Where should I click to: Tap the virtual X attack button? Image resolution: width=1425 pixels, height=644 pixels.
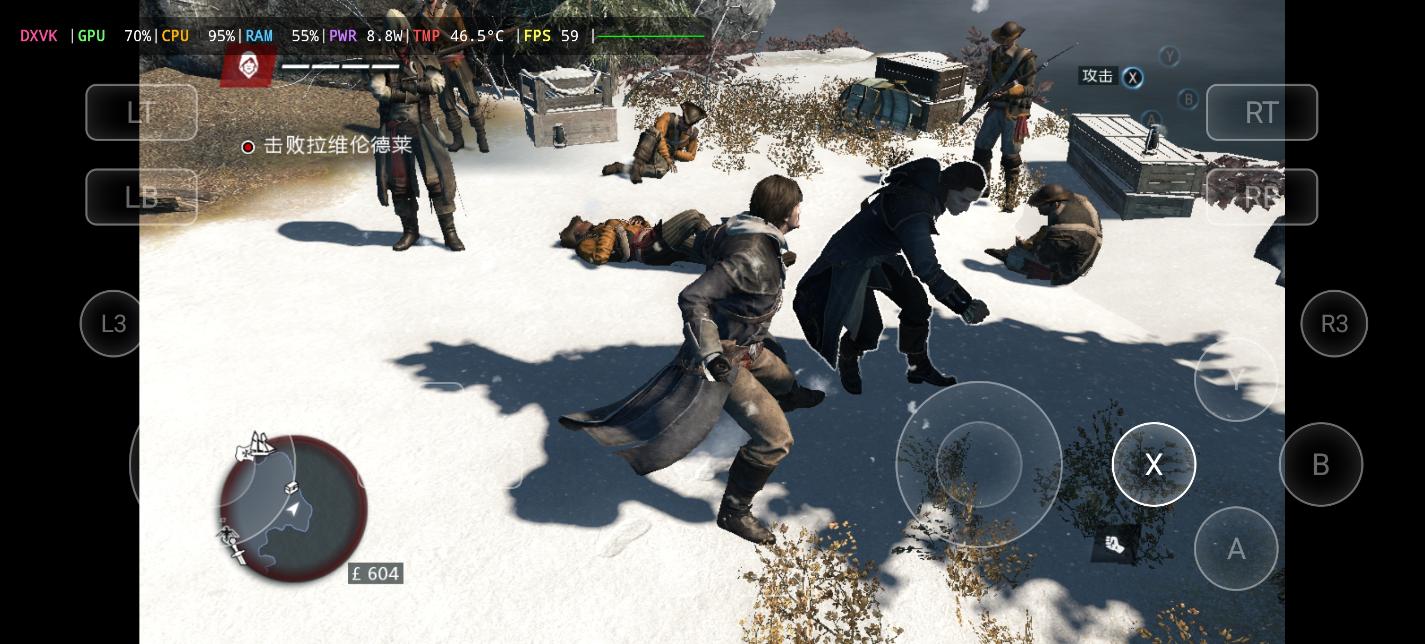coord(1153,465)
